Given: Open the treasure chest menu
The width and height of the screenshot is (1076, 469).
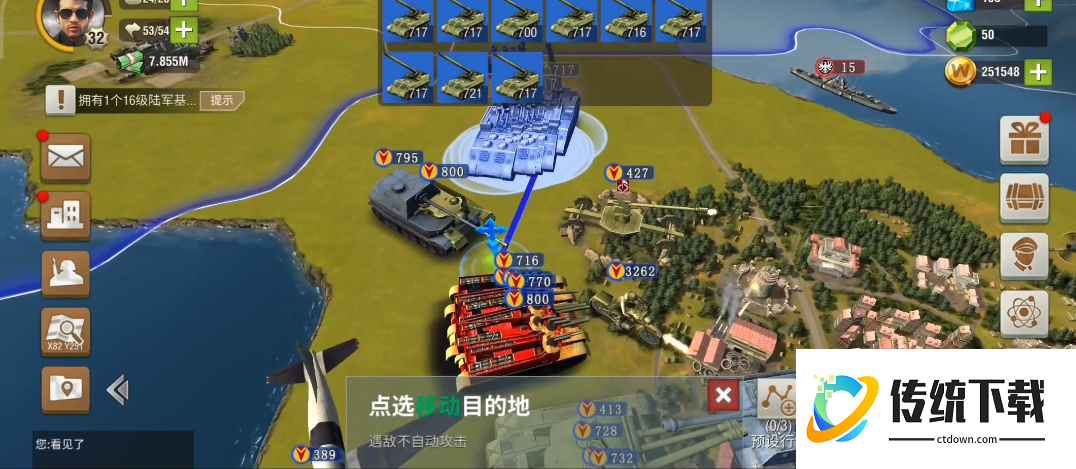Looking at the screenshot, I should (1024, 197).
